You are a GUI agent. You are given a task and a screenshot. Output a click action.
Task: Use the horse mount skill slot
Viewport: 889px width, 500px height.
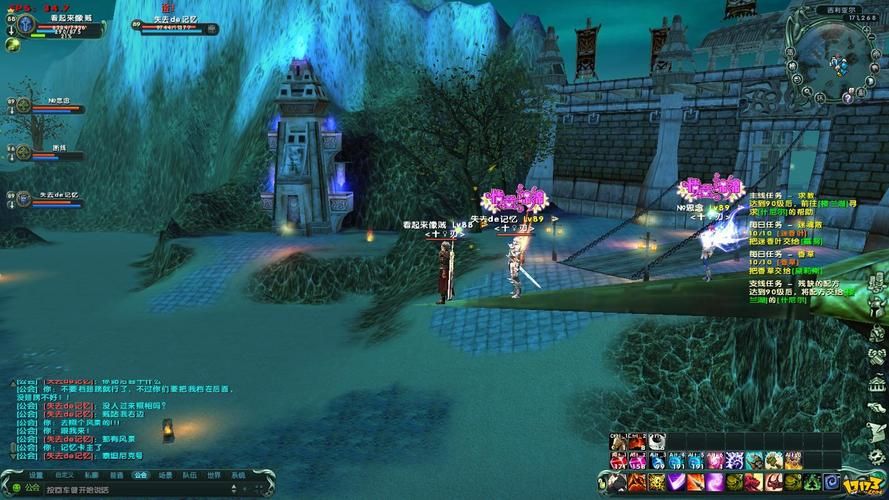618,441
